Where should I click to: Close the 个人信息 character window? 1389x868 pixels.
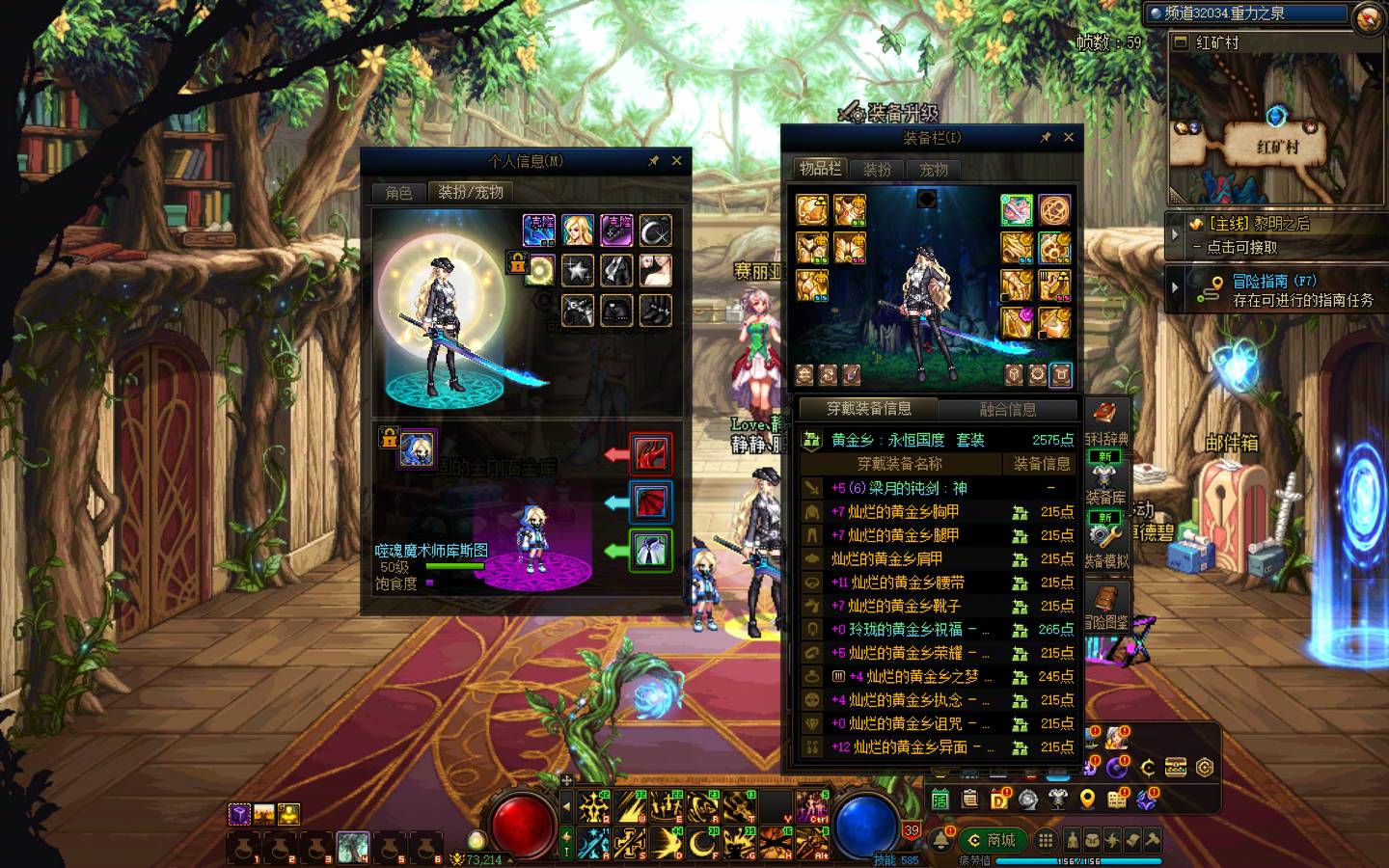(676, 161)
